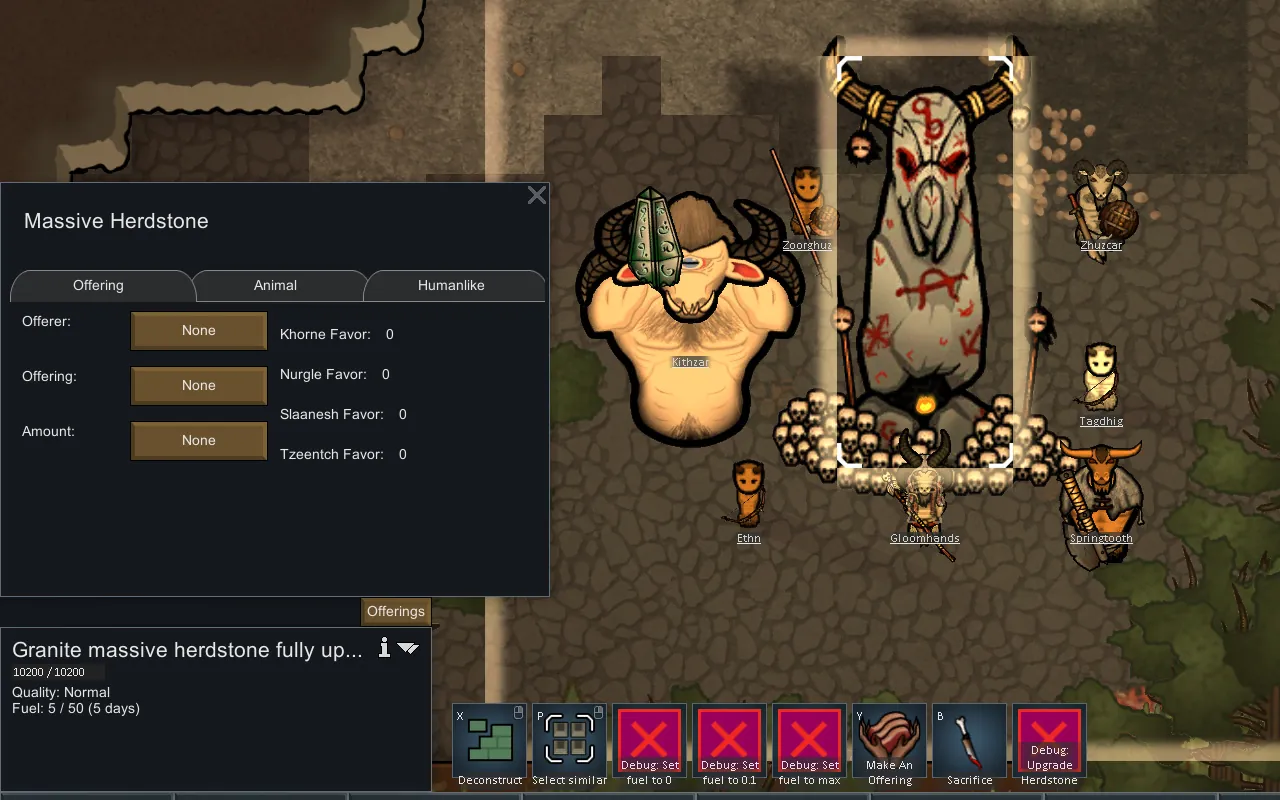Show info for the granite massive herdstone

pos(384,648)
